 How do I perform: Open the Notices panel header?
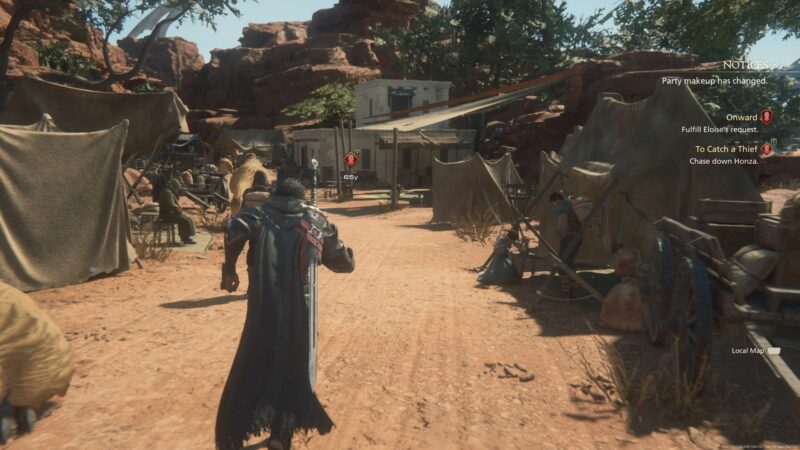point(745,65)
